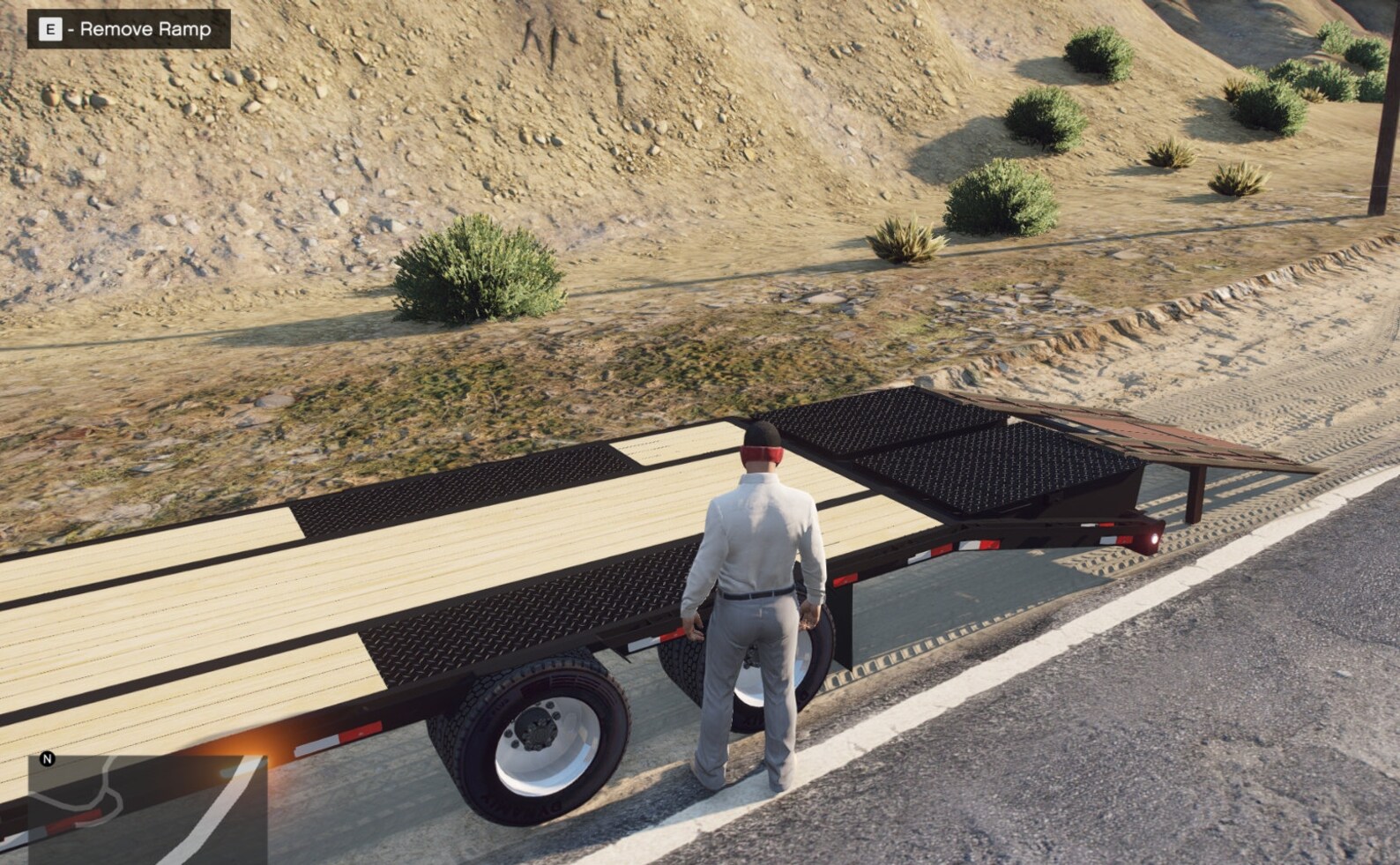Image resolution: width=1400 pixels, height=865 pixels.
Task: Select the Remove Ramp text label
Action: 145,29
